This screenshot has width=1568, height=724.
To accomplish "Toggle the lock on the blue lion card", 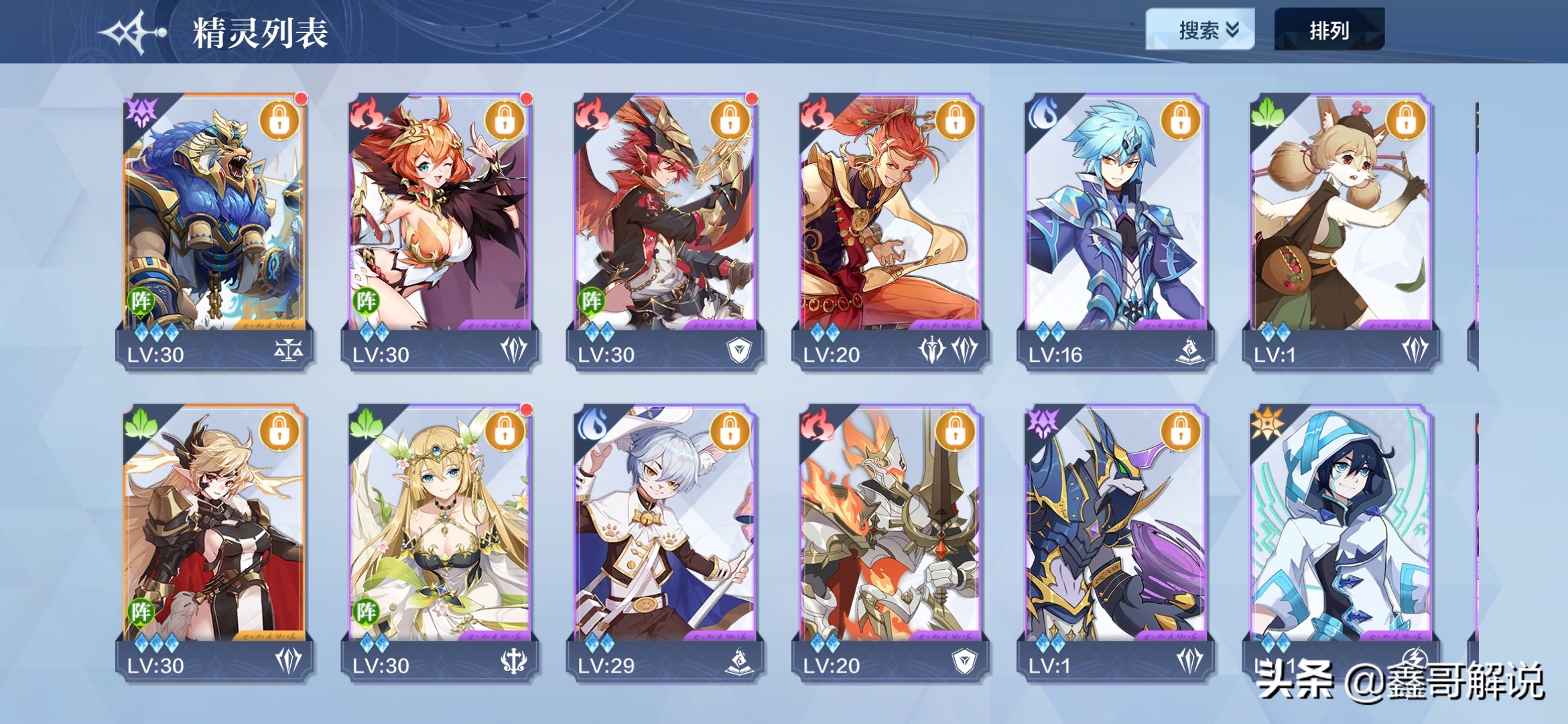I will coord(279,121).
